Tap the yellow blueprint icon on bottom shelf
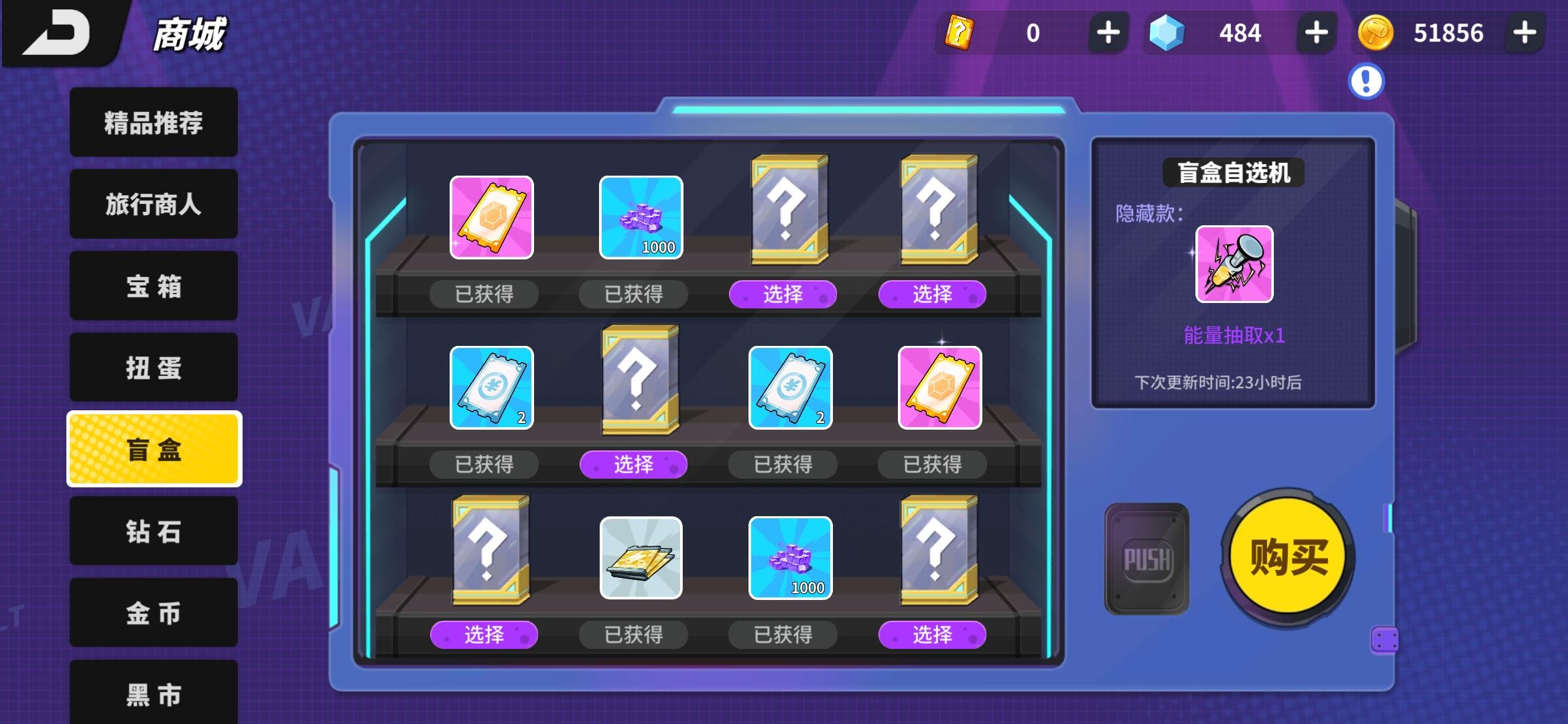 (x=640, y=558)
